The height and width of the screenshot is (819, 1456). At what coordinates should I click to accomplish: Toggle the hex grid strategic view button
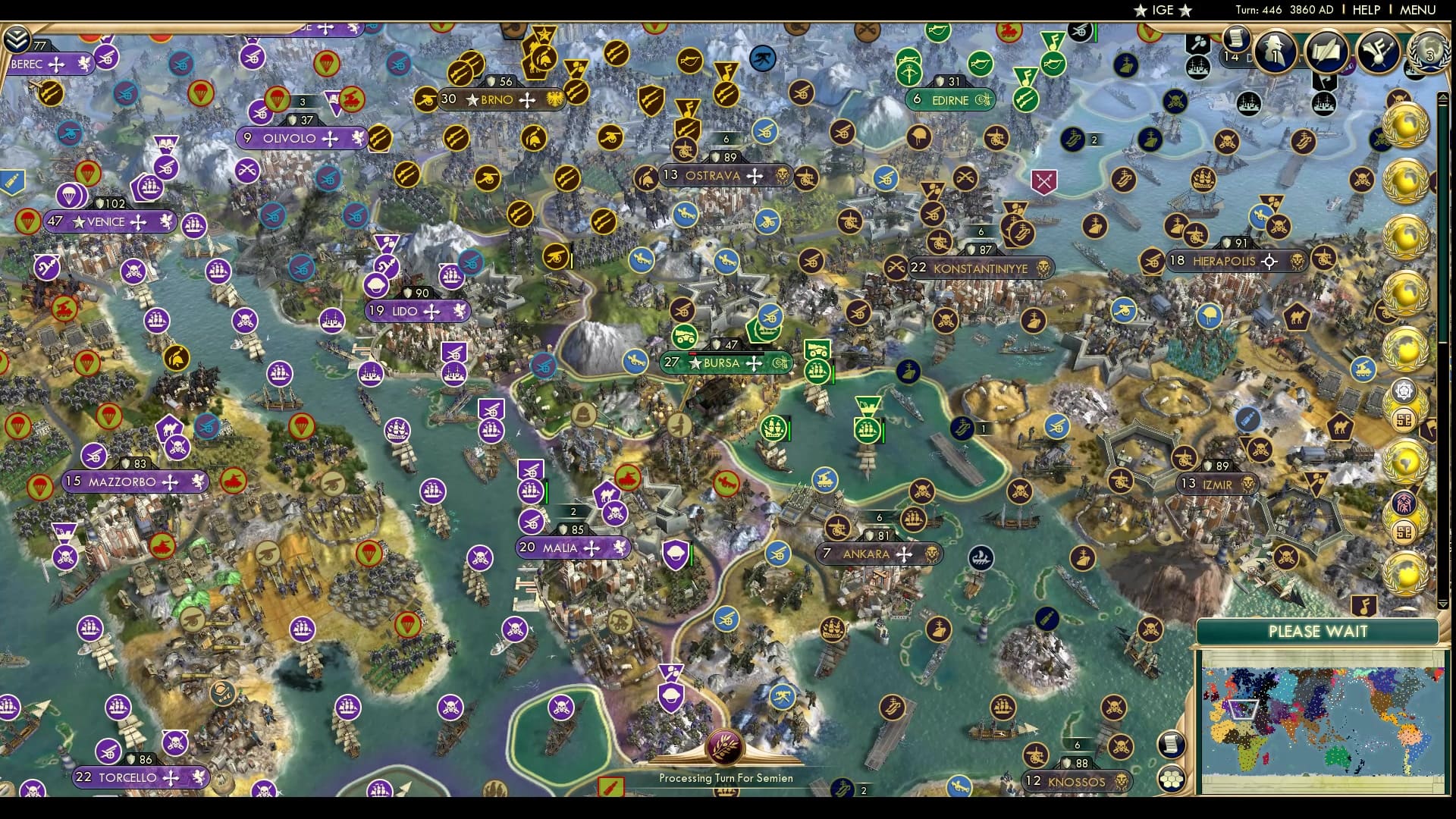1172,779
